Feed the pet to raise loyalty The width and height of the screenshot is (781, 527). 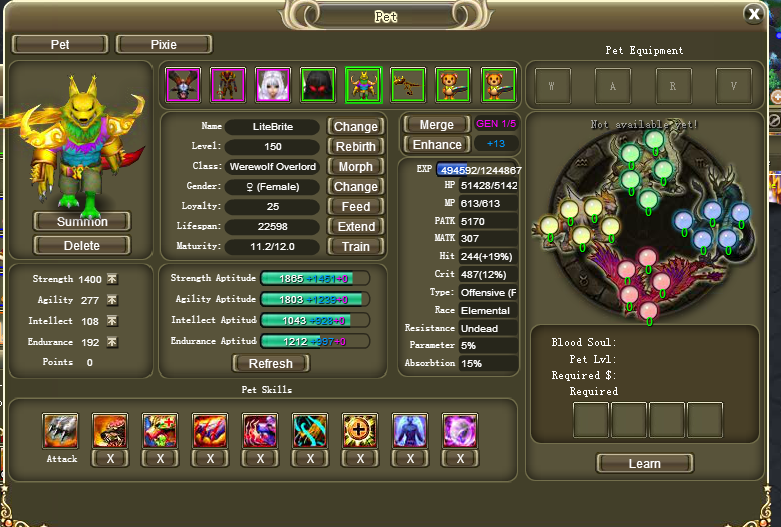[x=355, y=207]
